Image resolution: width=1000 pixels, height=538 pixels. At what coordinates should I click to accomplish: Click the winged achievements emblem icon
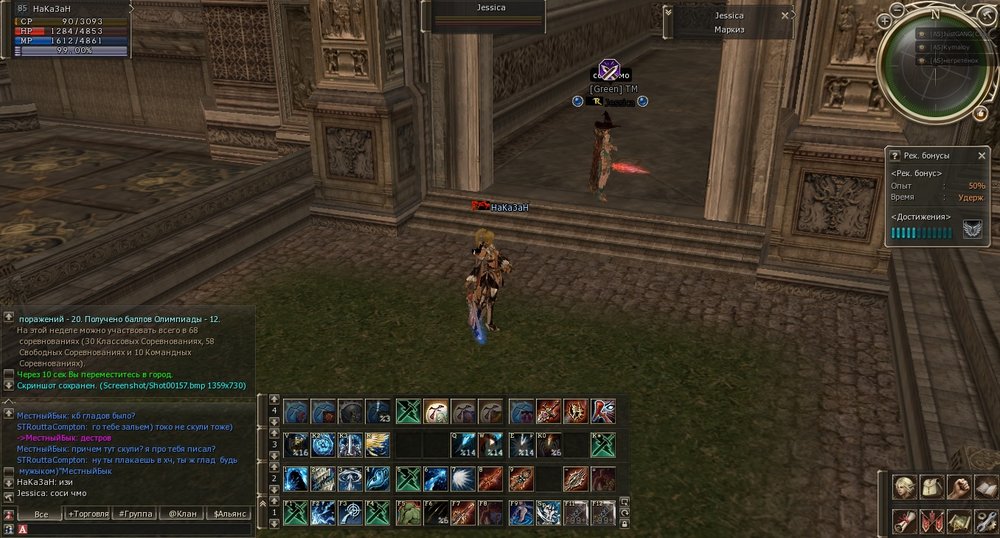(x=972, y=230)
